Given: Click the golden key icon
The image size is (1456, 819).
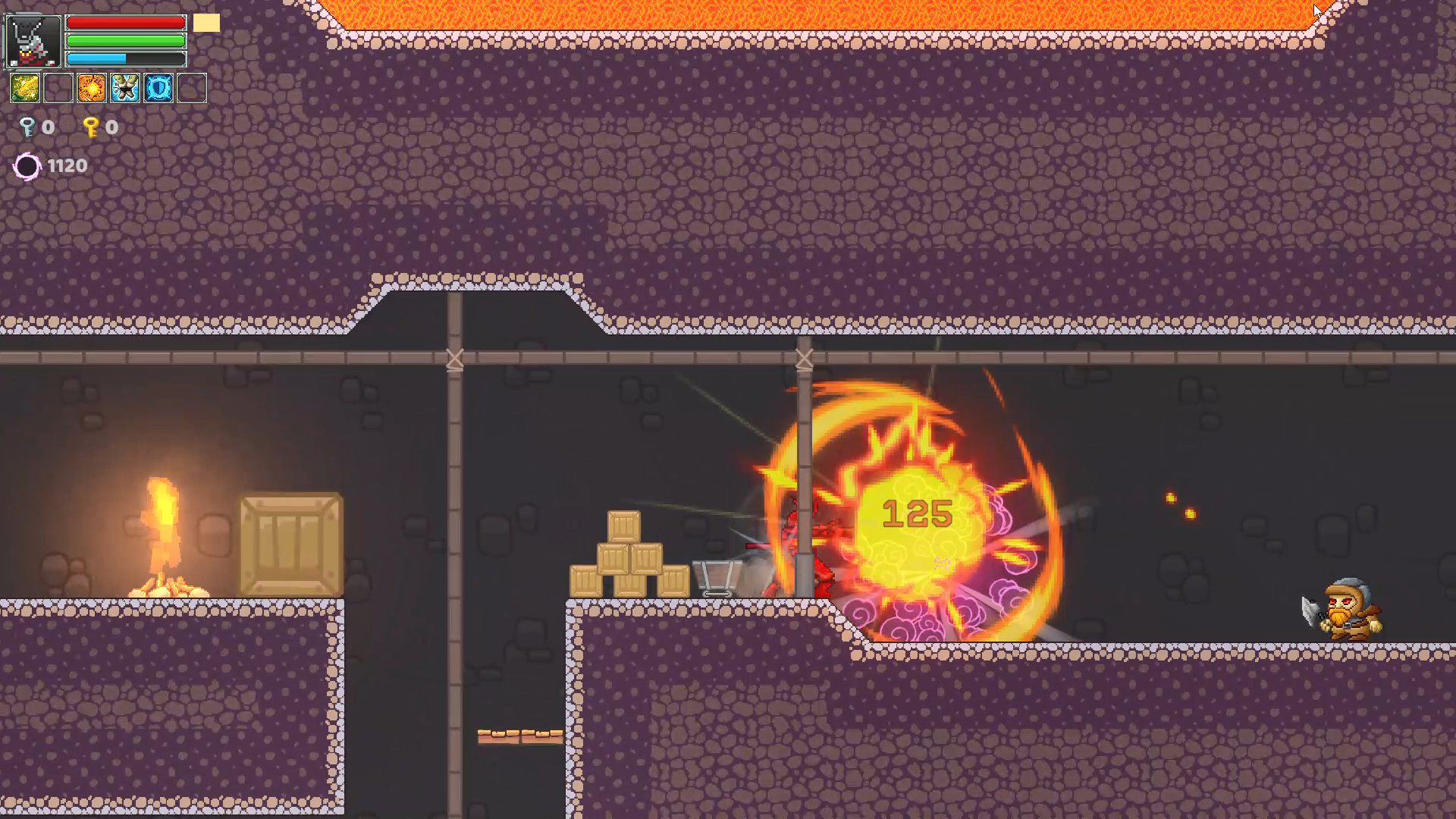Looking at the screenshot, I should pyautogui.click(x=91, y=127).
